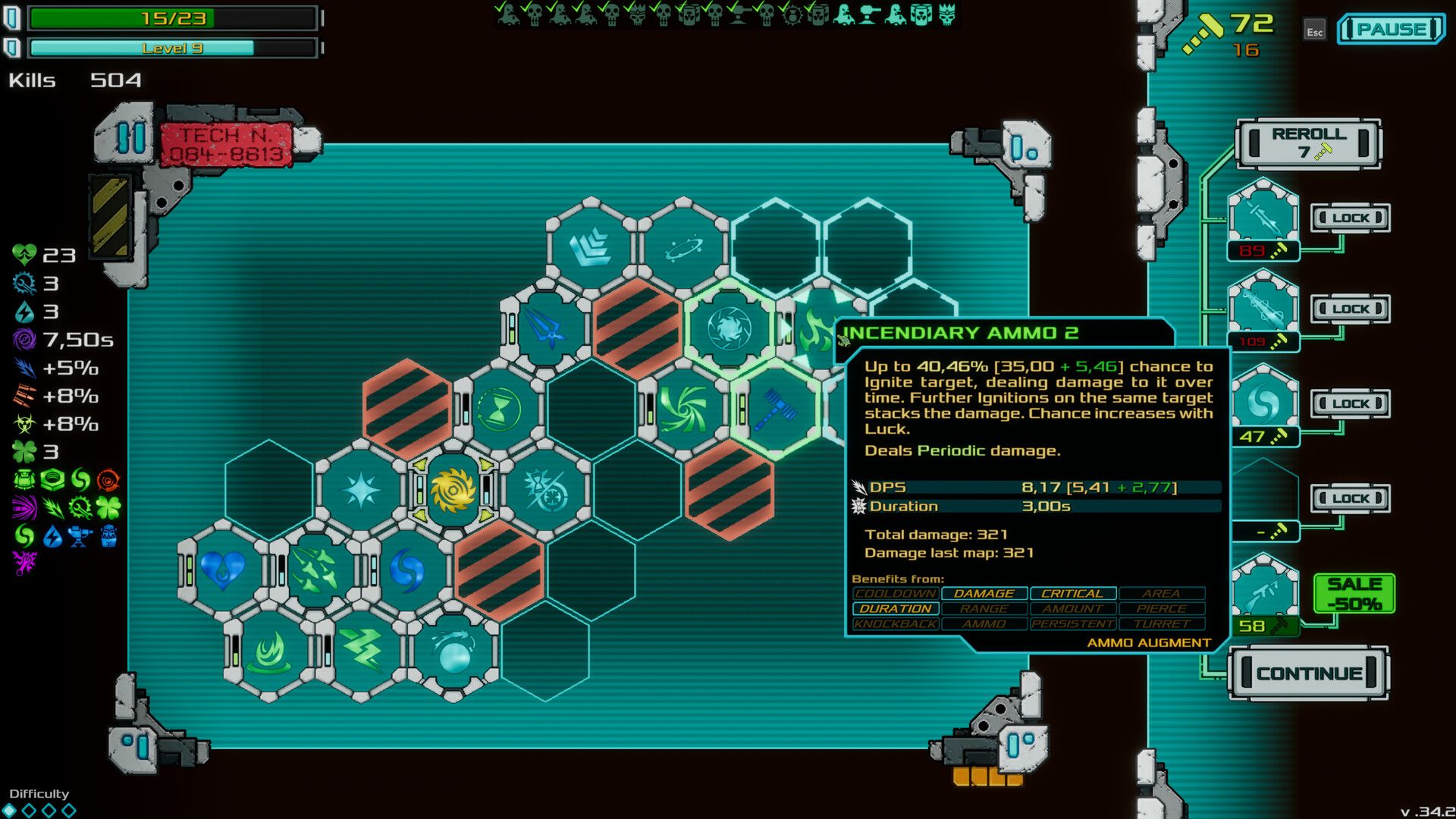This screenshot has height=819, width=1456.
Task: Lock the vortex shop item
Action: [1350, 403]
